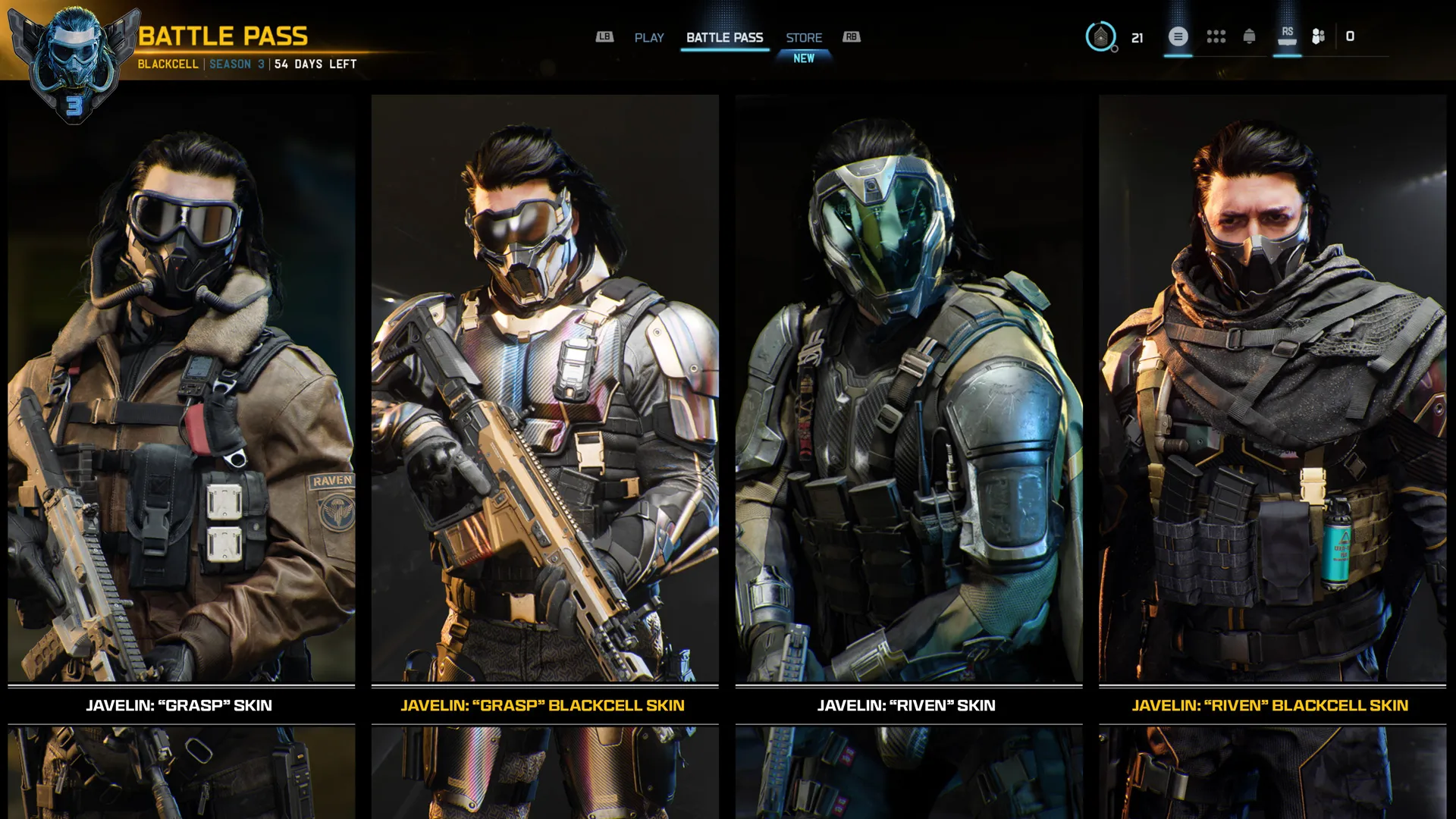Open the Store tab
Image resolution: width=1456 pixels, height=819 pixels.
coord(804,38)
